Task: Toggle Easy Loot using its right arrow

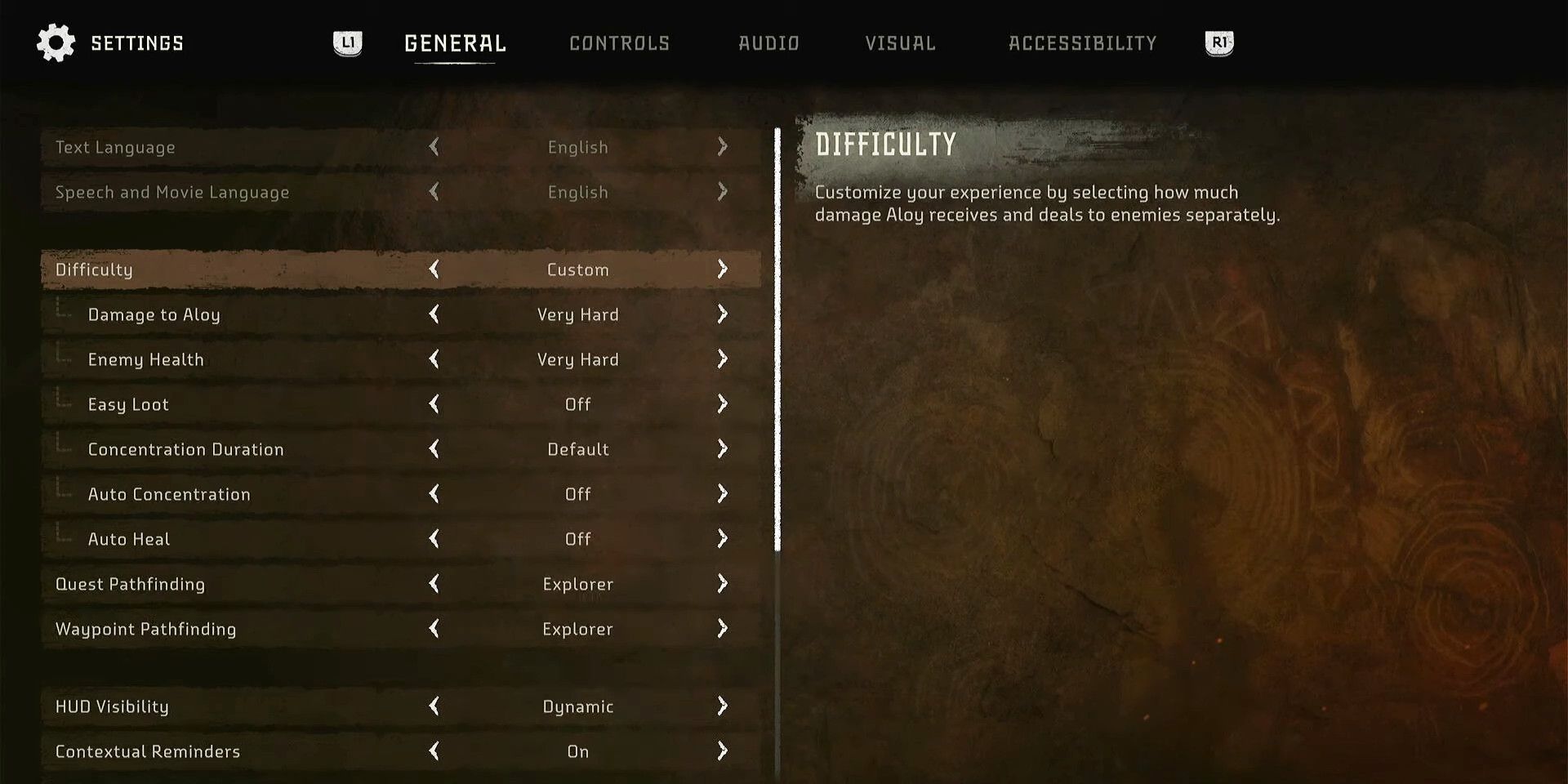Action: 722,404
